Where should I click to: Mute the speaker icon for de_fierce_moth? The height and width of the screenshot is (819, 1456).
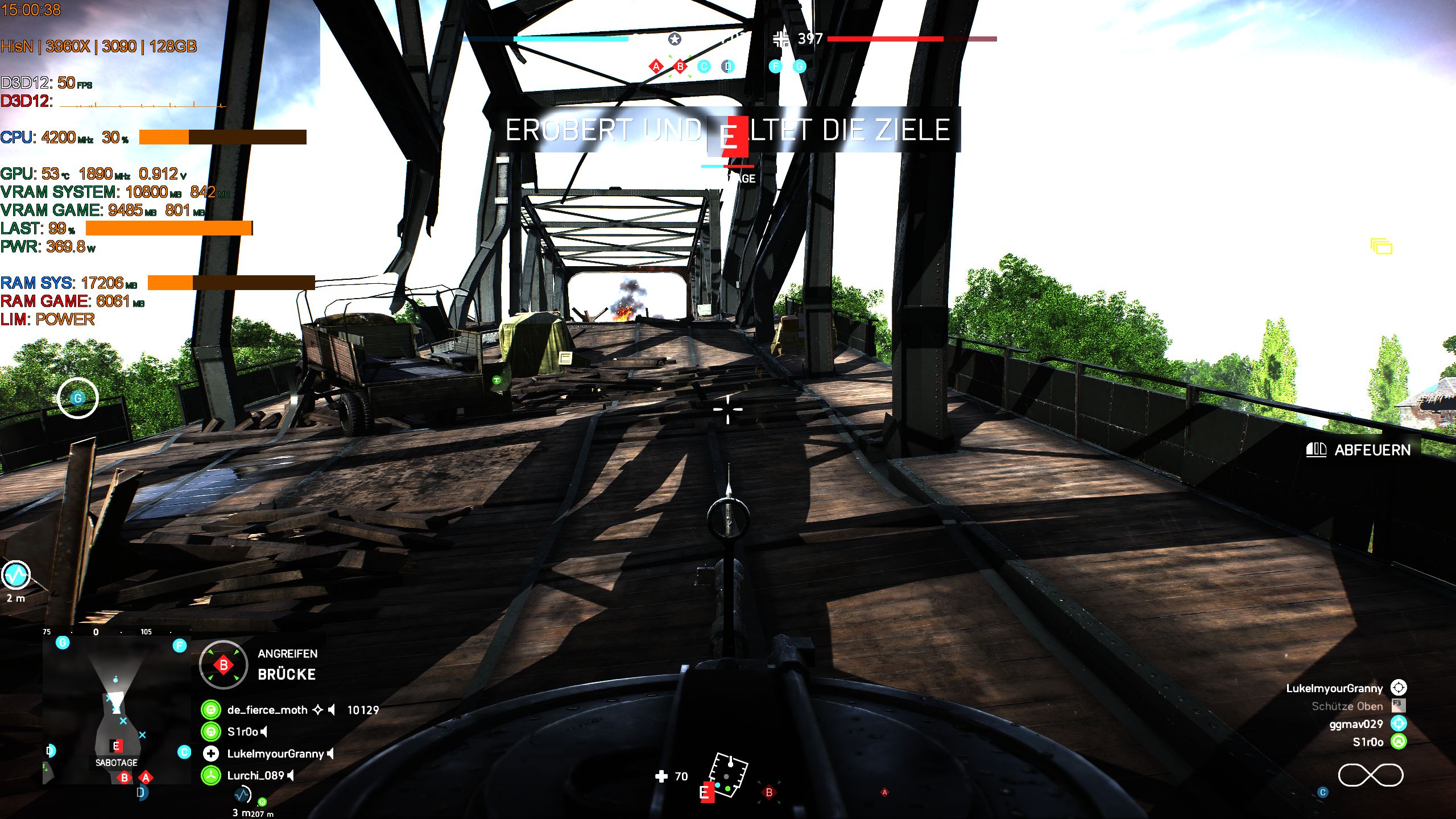[x=332, y=711]
